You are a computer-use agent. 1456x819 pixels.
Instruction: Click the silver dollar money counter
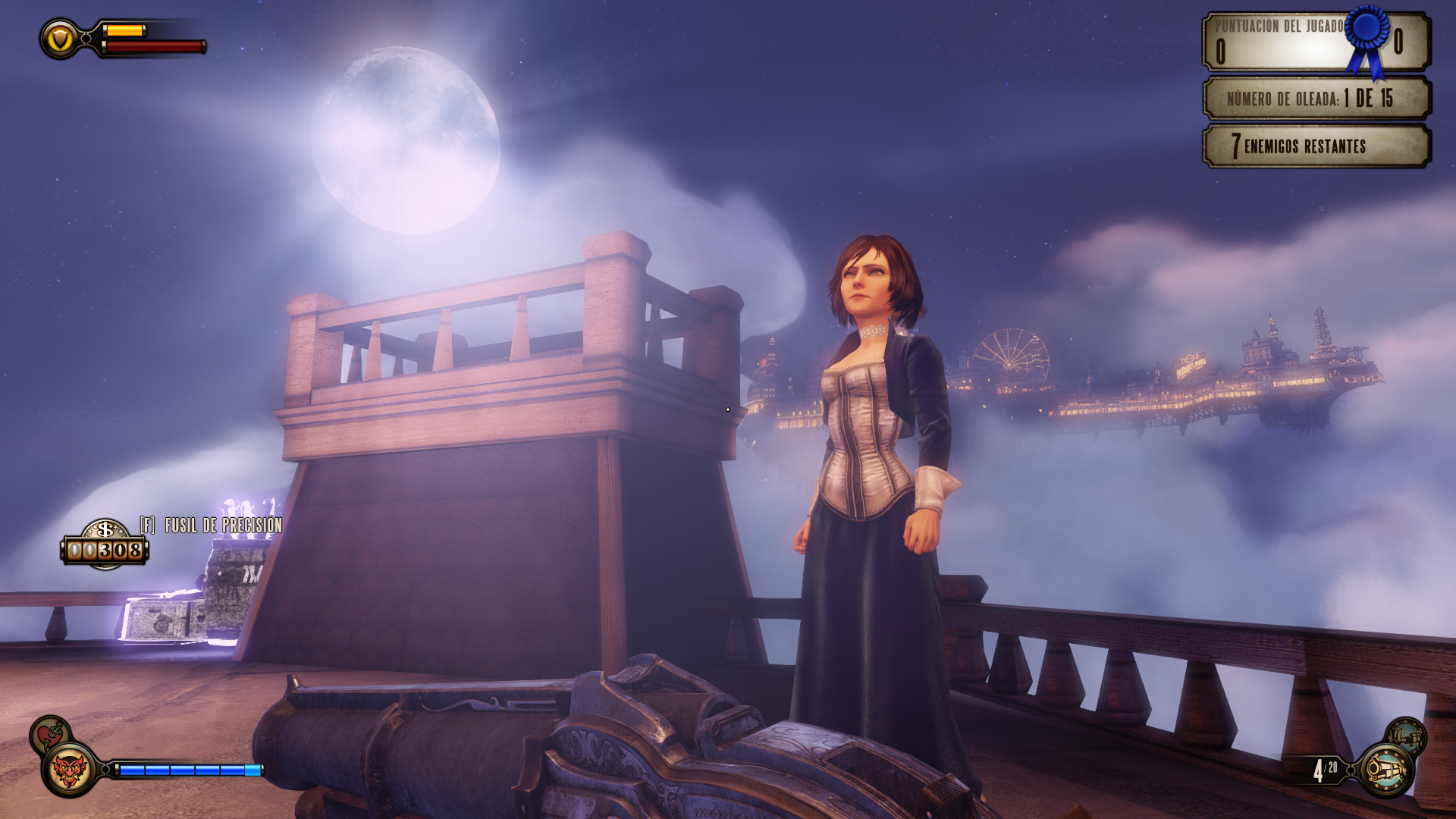[105, 544]
